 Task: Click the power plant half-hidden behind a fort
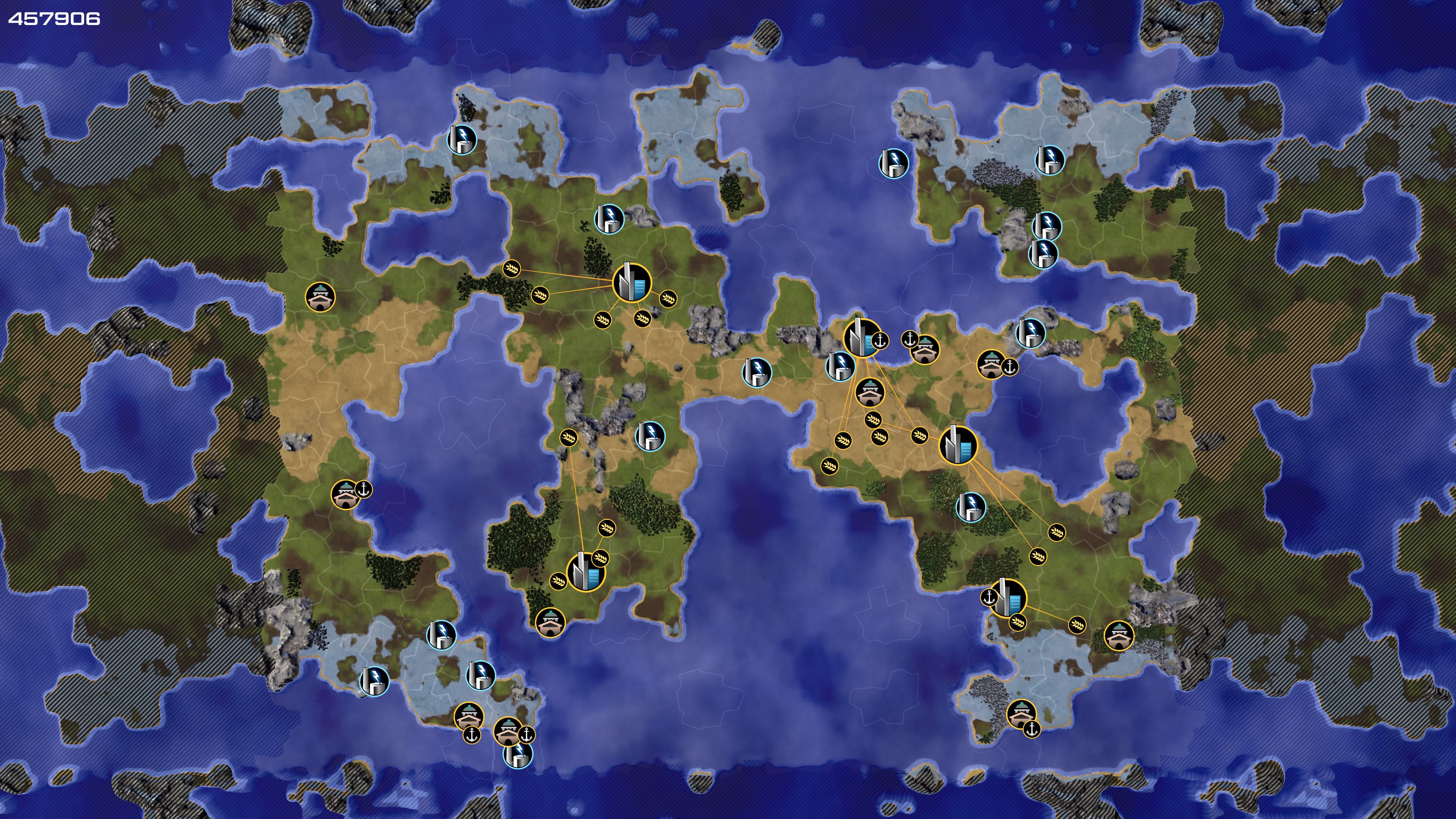(518, 756)
